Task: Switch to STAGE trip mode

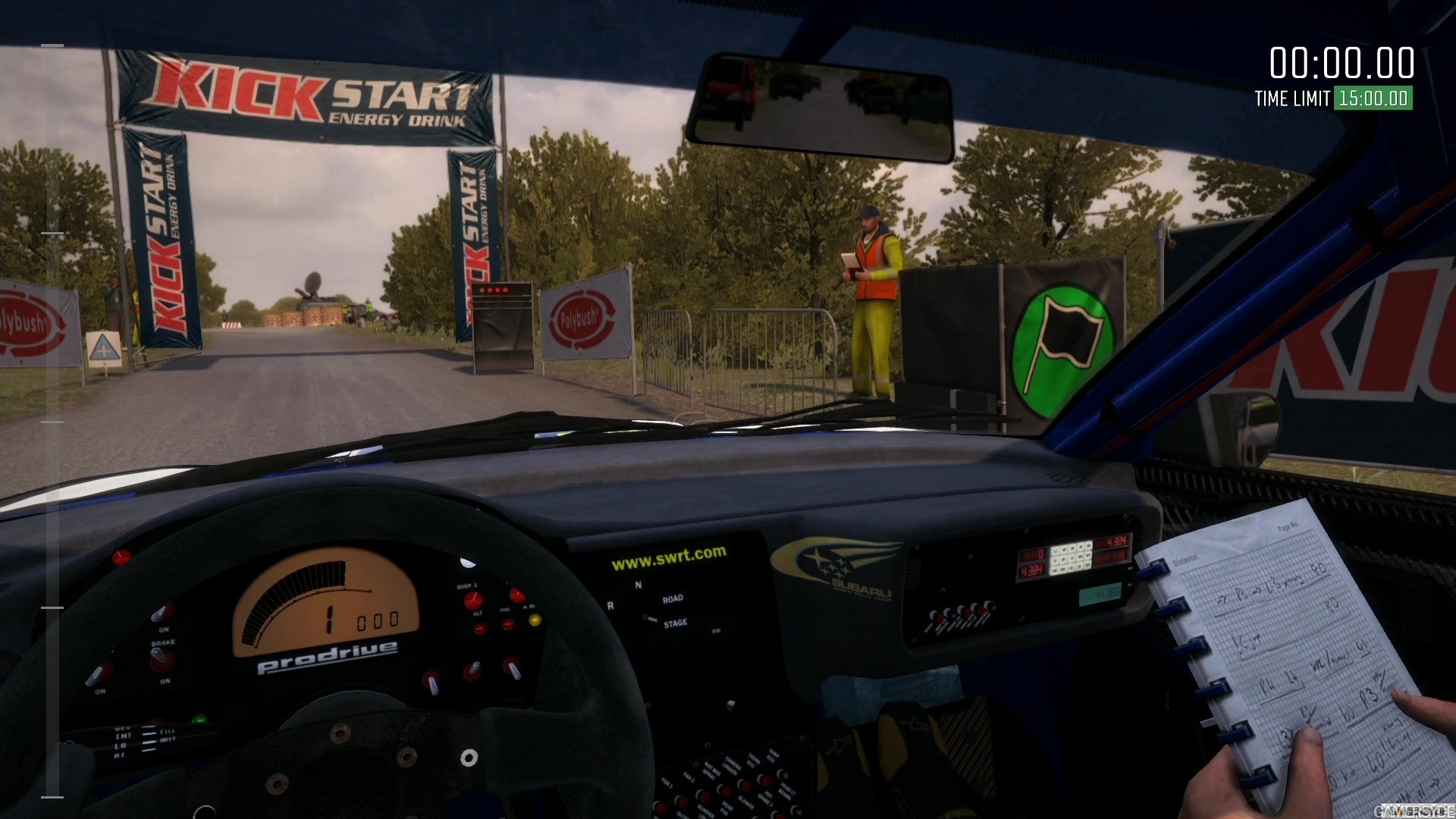Action: click(677, 623)
